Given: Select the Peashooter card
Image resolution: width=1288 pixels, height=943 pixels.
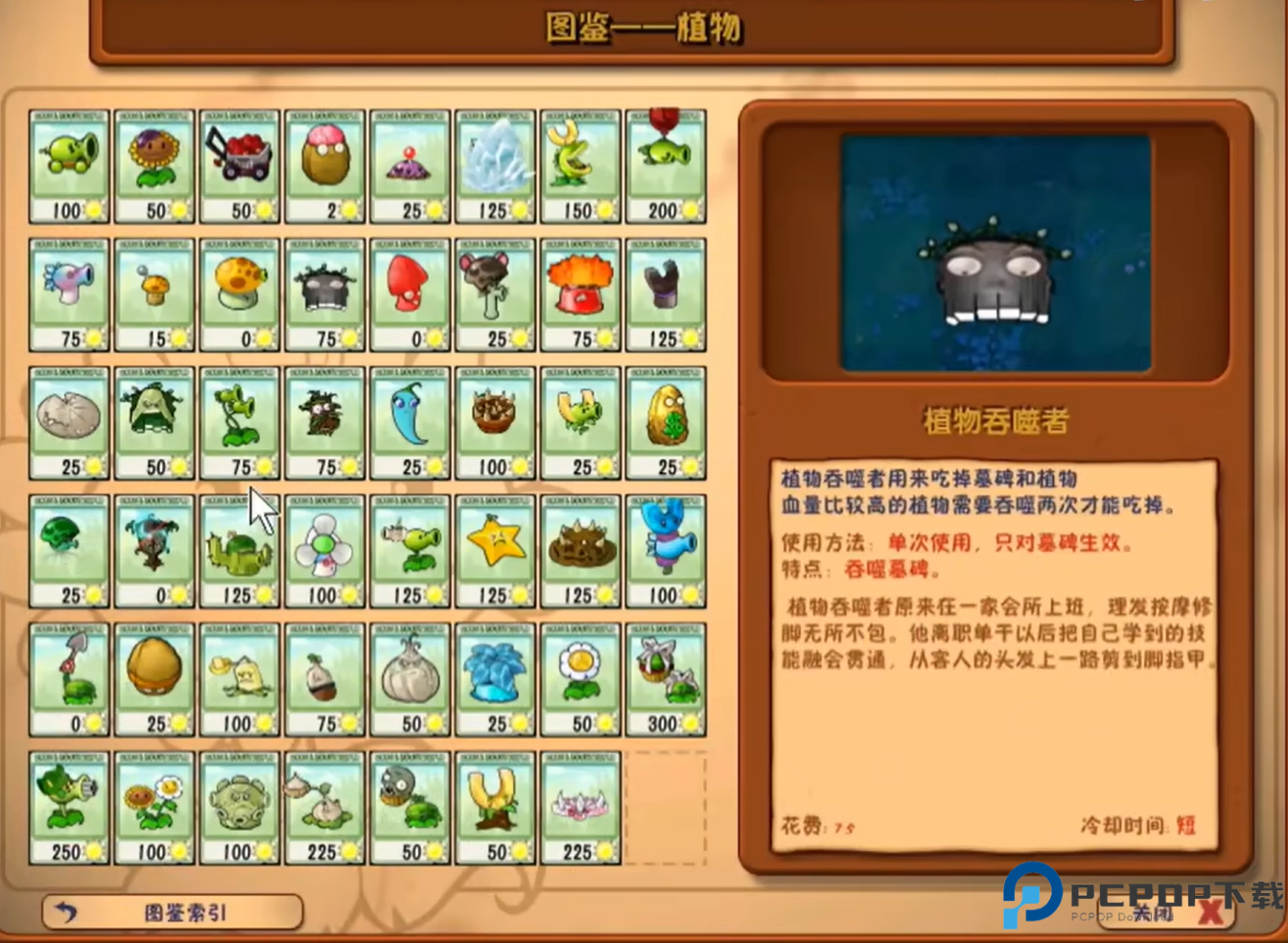Looking at the screenshot, I should point(68,163).
